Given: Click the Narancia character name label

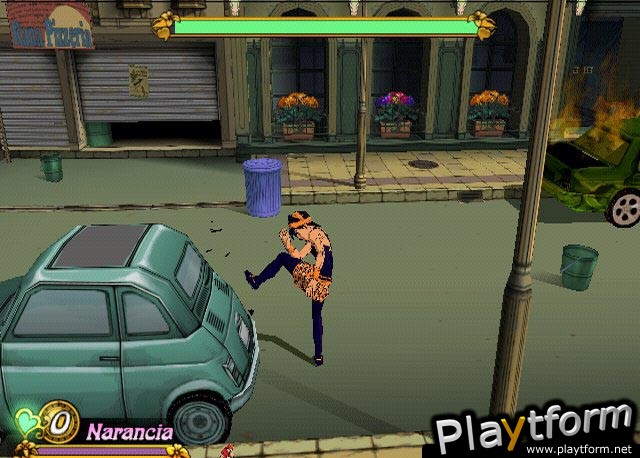Looking at the screenshot, I should (x=129, y=432).
